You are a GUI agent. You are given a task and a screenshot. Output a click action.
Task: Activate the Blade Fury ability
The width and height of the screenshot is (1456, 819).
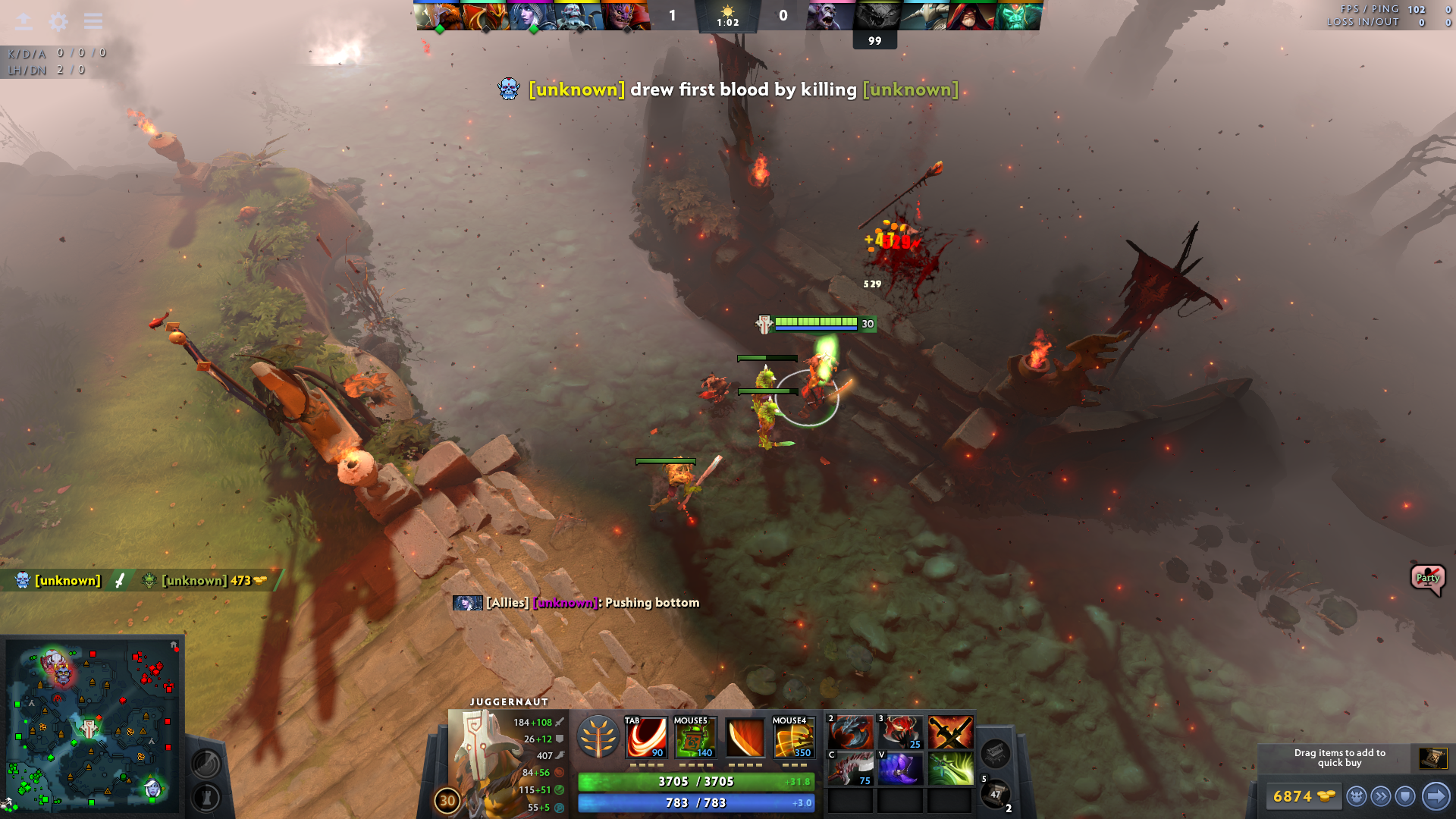tap(645, 737)
